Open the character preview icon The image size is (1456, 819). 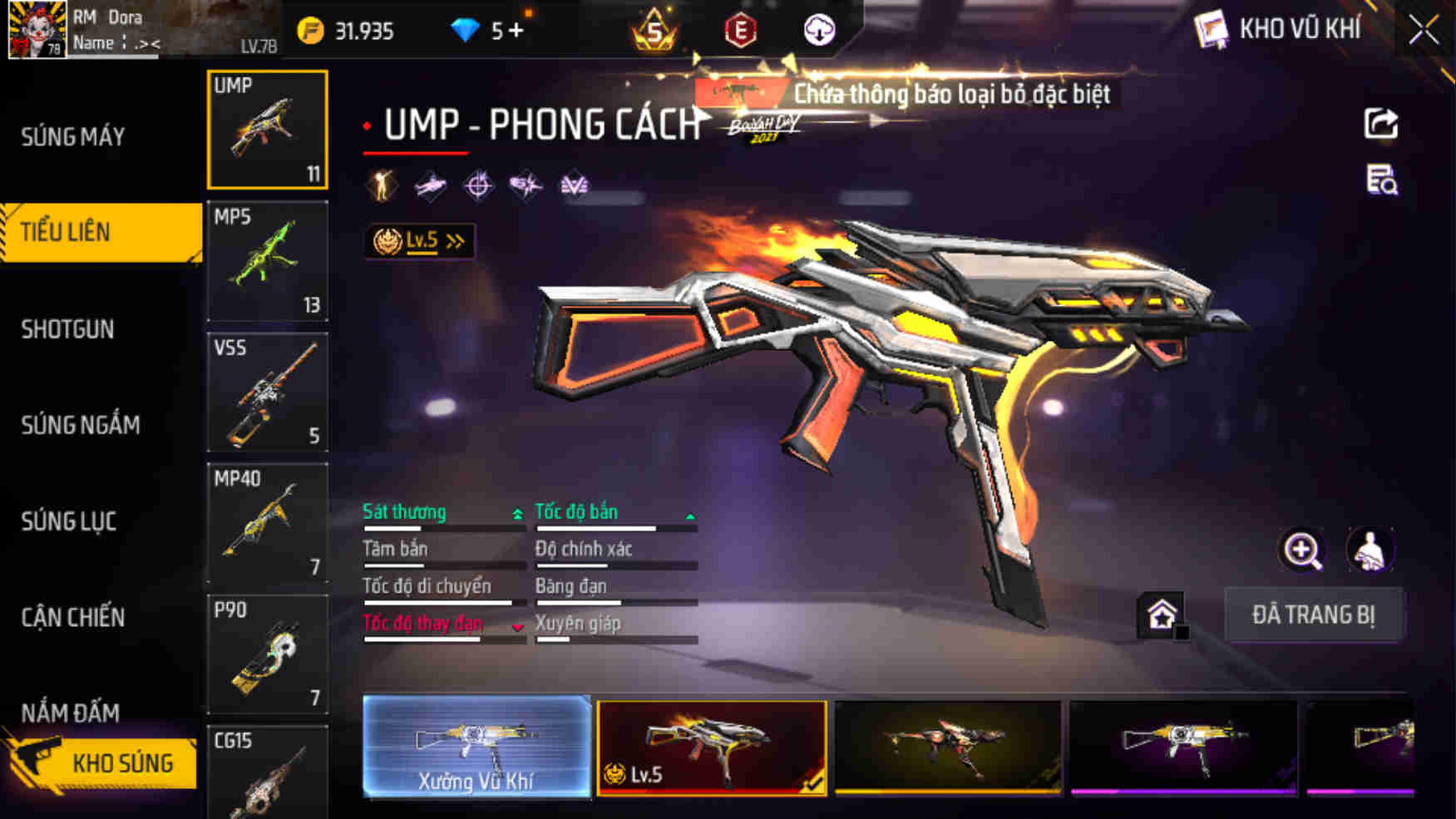pyautogui.click(x=1370, y=550)
